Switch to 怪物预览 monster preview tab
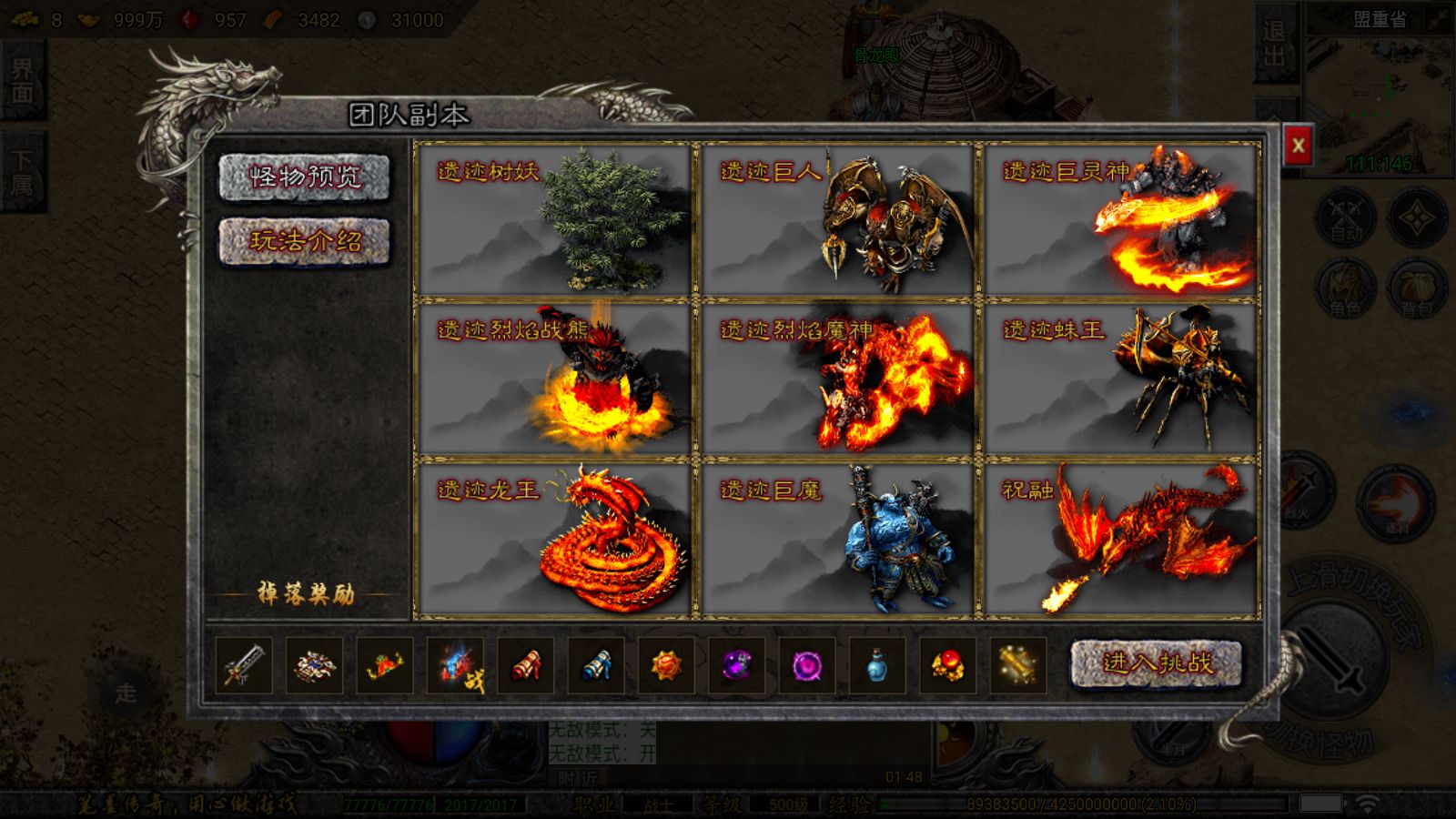 tap(305, 178)
